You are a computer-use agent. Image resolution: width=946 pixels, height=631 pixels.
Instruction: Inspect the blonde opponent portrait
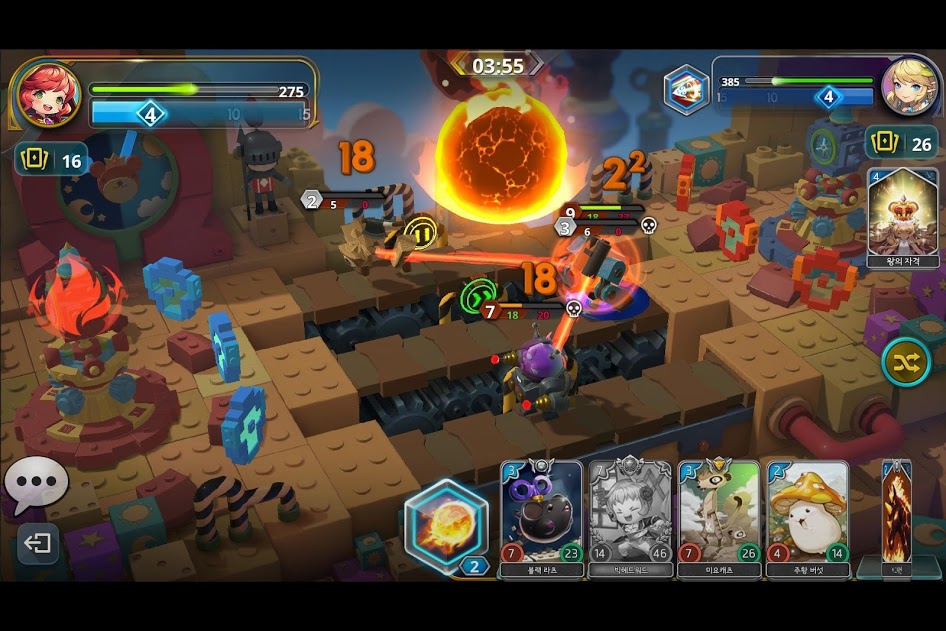pyautogui.click(x=908, y=86)
